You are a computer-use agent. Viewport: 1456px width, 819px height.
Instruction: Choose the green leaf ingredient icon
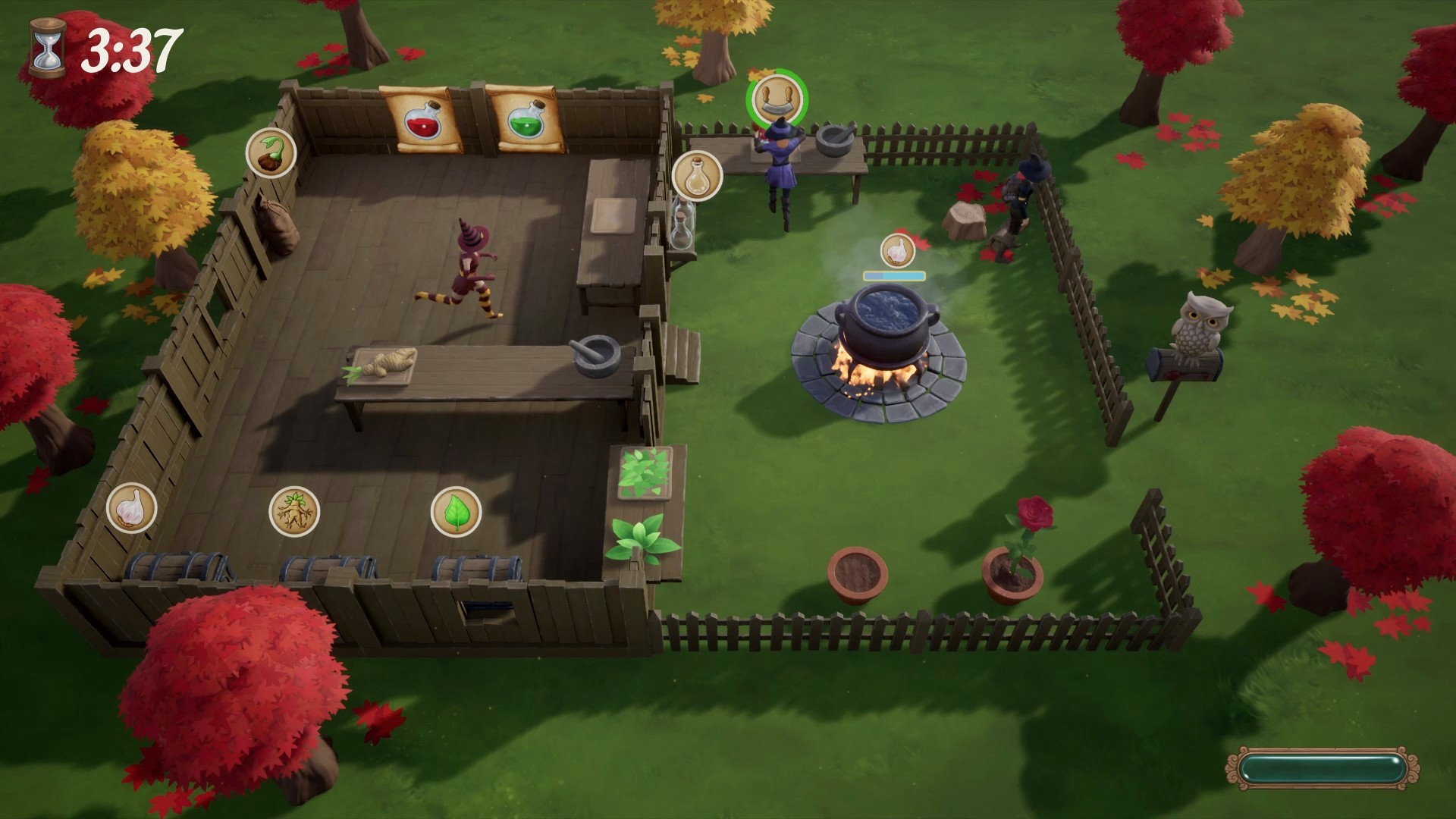coord(456,511)
